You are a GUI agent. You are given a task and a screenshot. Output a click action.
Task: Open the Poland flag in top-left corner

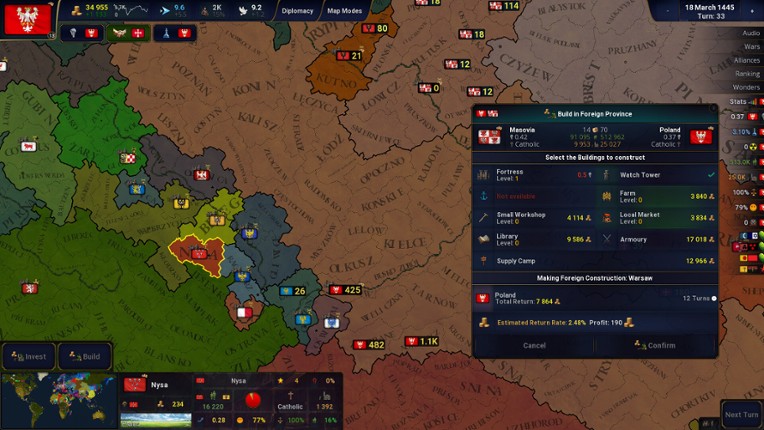(27, 18)
